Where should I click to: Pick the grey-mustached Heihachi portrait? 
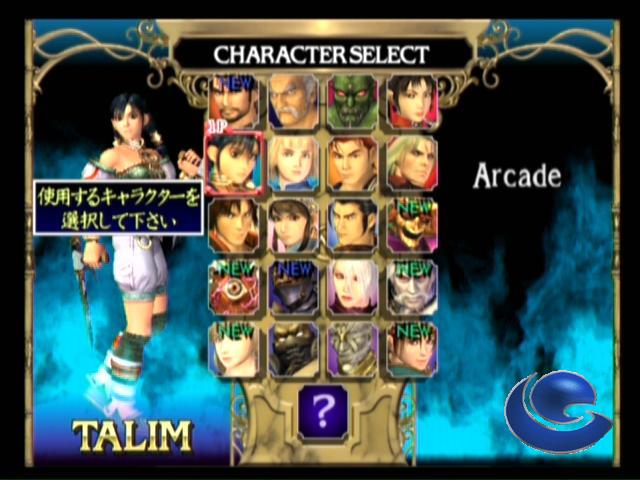point(293,100)
